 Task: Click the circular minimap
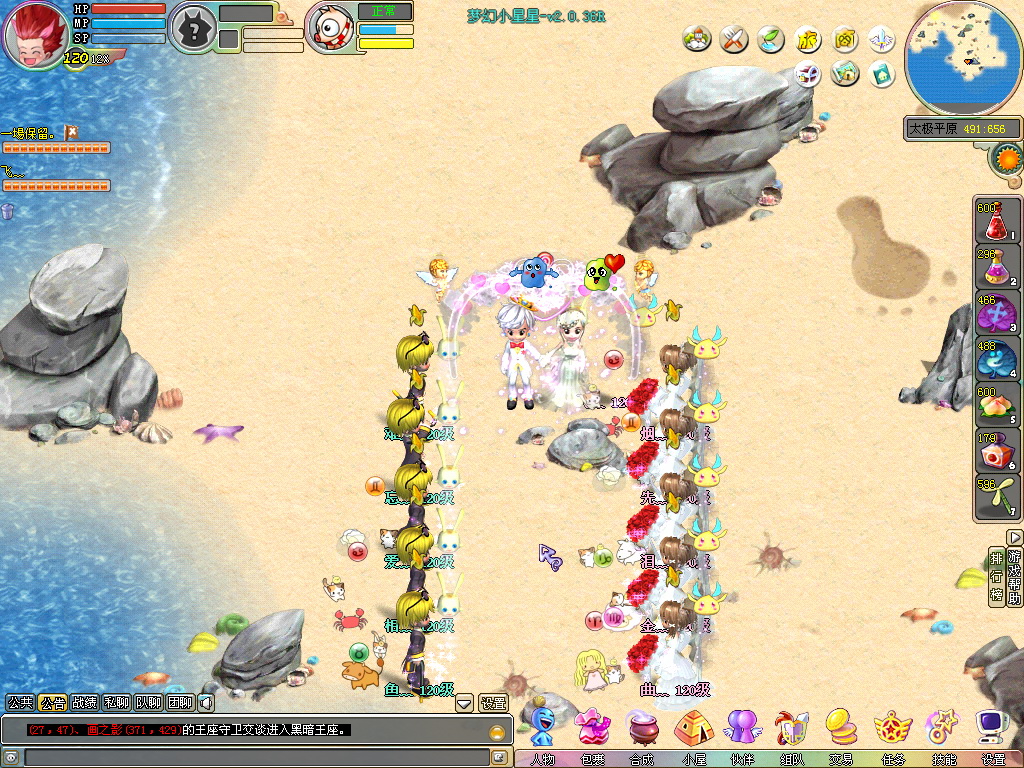pos(963,58)
